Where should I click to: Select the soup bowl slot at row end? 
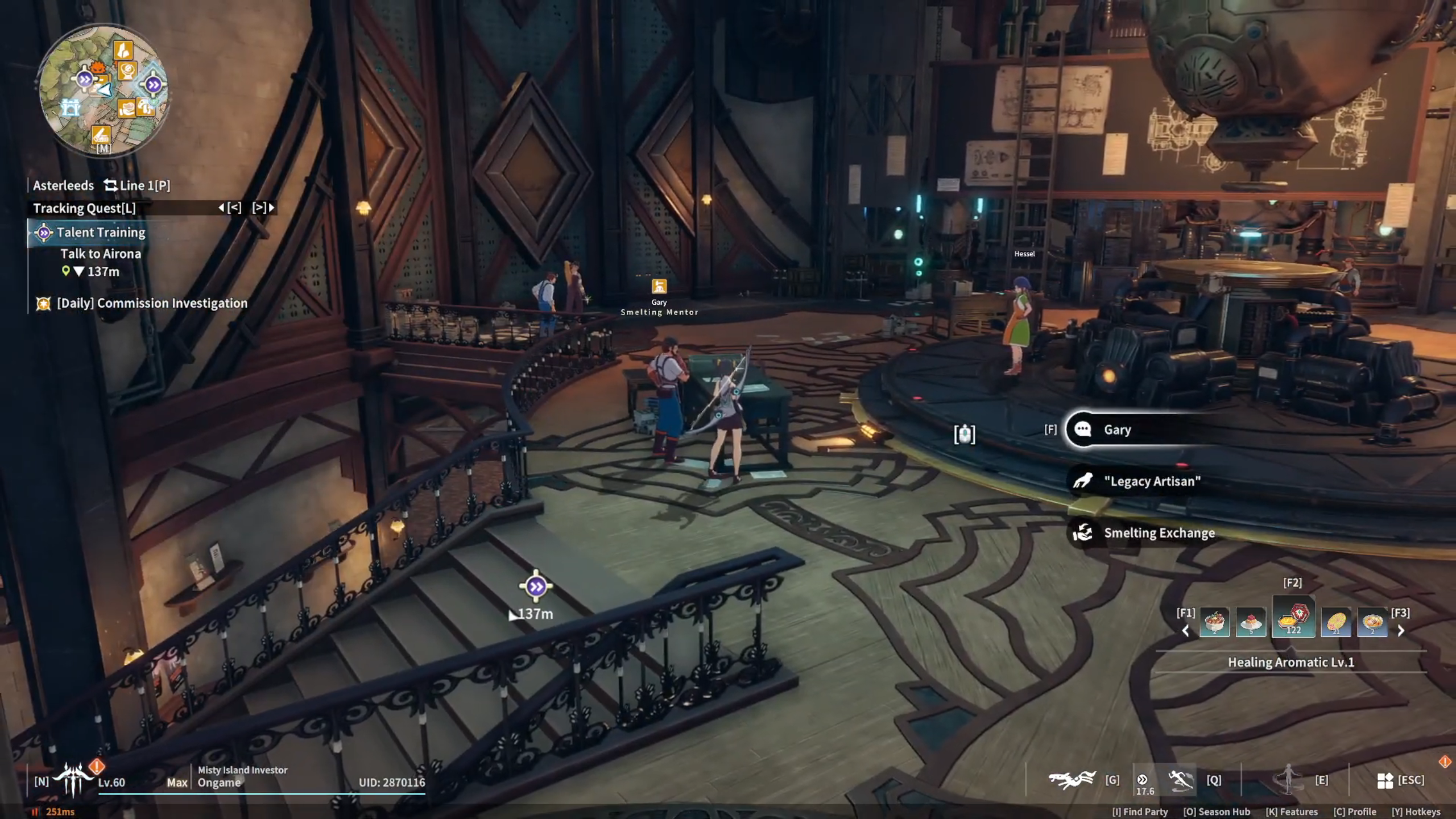(x=1372, y=622)
